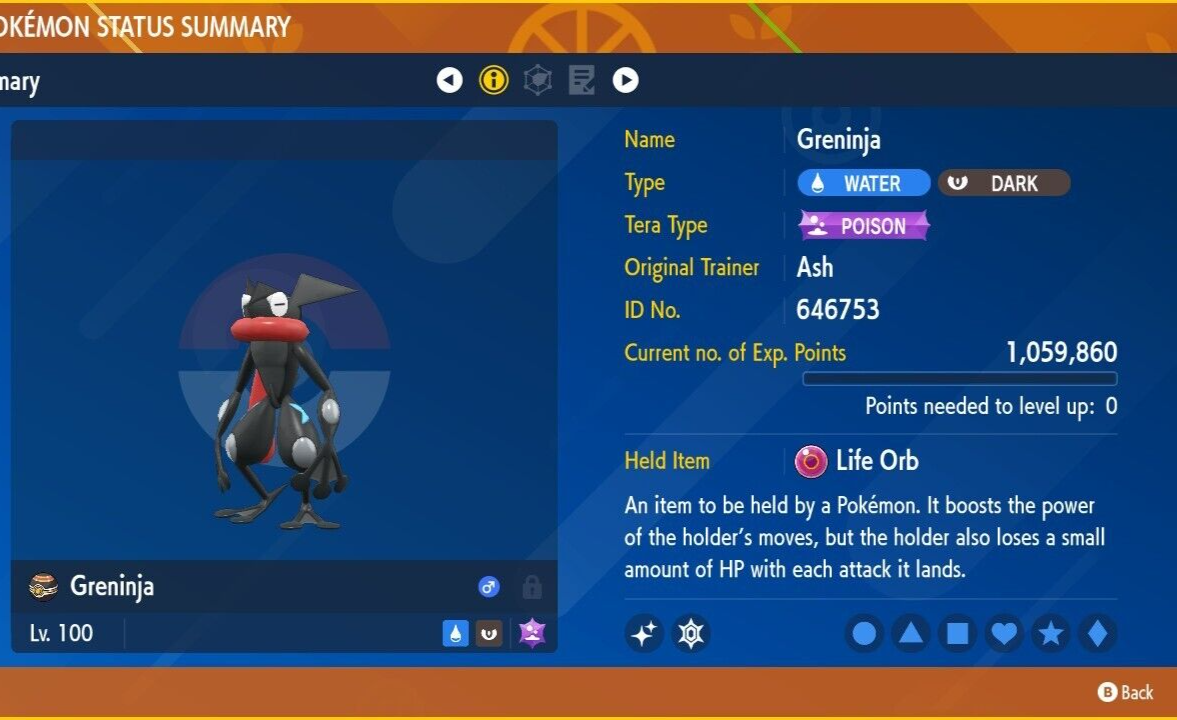1177x720 pixels.
Task: Click the lock icon beside Greninja
Action: pos(532,587)
